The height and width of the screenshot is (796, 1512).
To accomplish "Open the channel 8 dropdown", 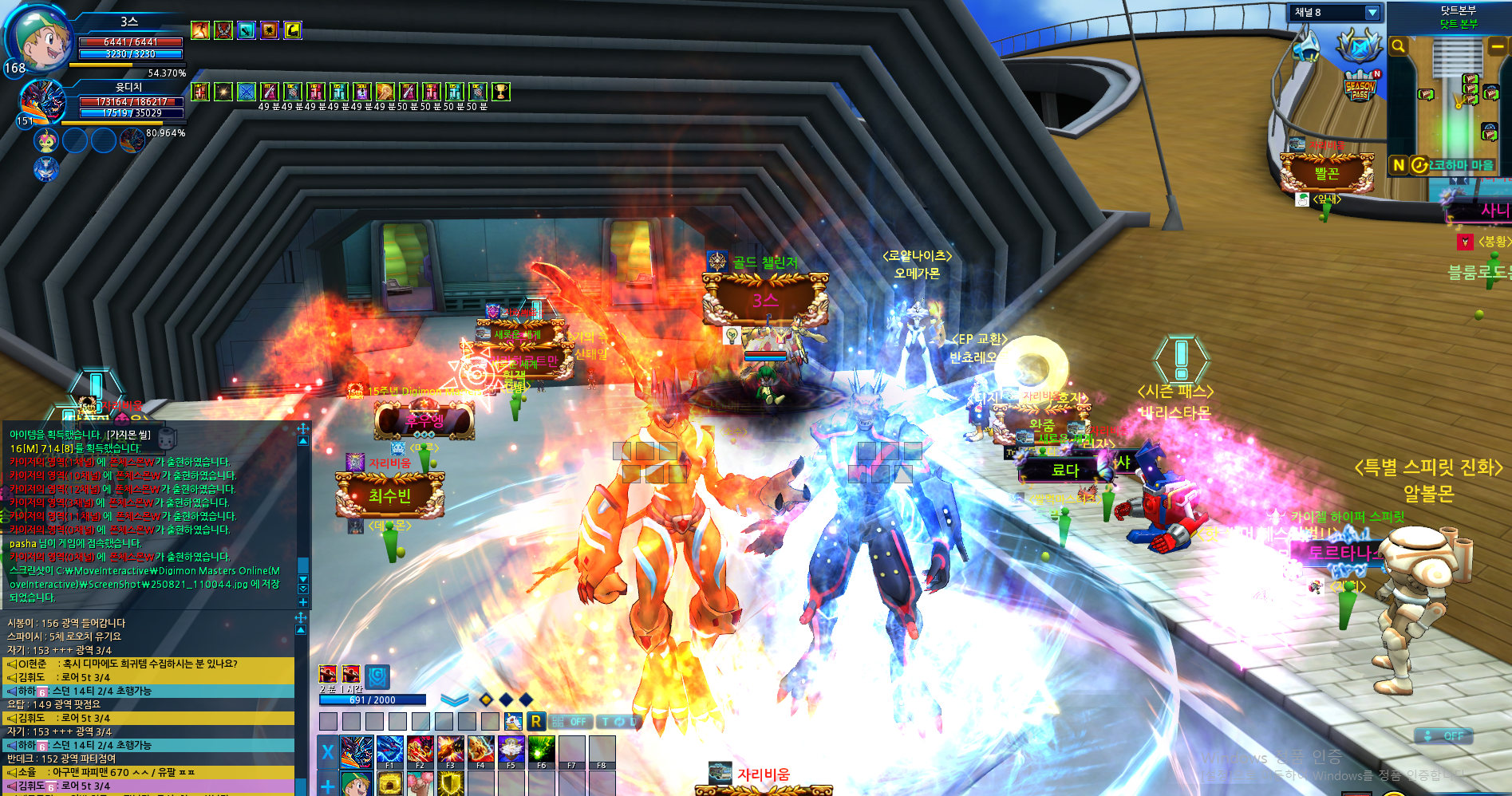I will (x=1372, y=13).
